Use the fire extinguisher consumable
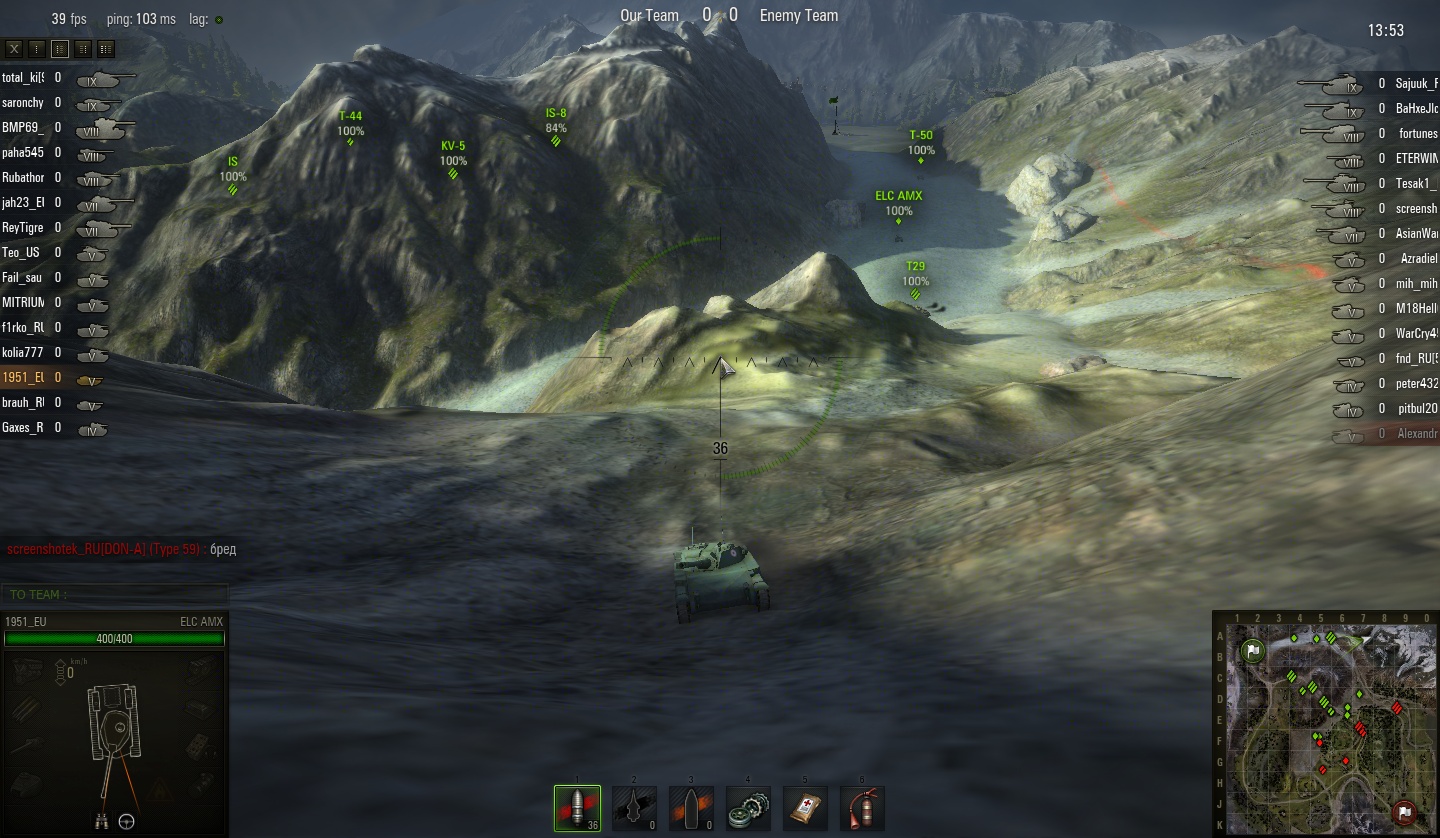Viewport: 1440px width, 838px height. coord(862,808)
